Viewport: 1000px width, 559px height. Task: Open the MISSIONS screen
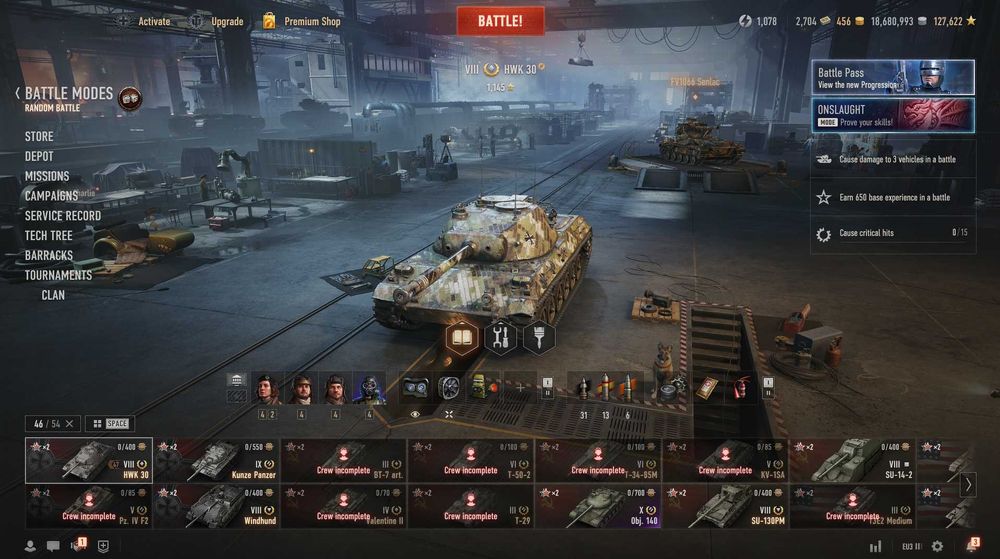click(x=47, y=176)
